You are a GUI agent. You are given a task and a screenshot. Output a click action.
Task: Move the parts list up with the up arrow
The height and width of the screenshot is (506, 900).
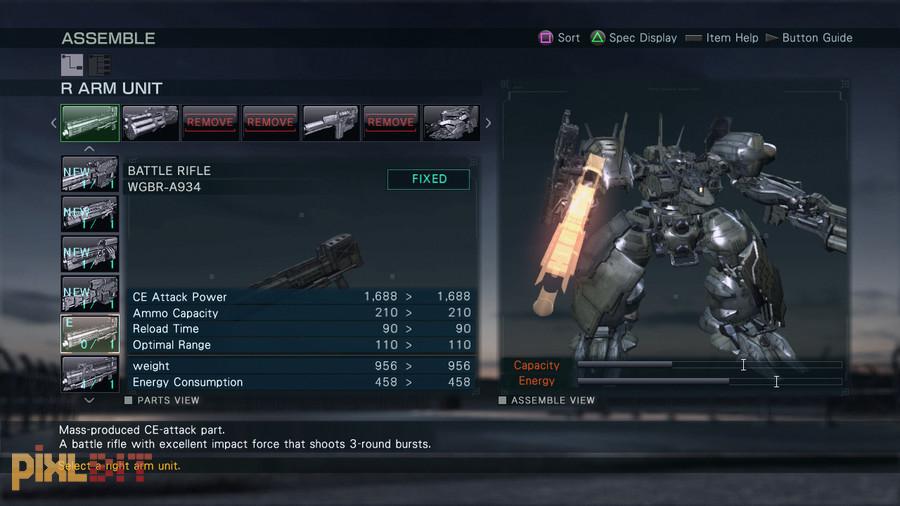click(x=89, y=148)
